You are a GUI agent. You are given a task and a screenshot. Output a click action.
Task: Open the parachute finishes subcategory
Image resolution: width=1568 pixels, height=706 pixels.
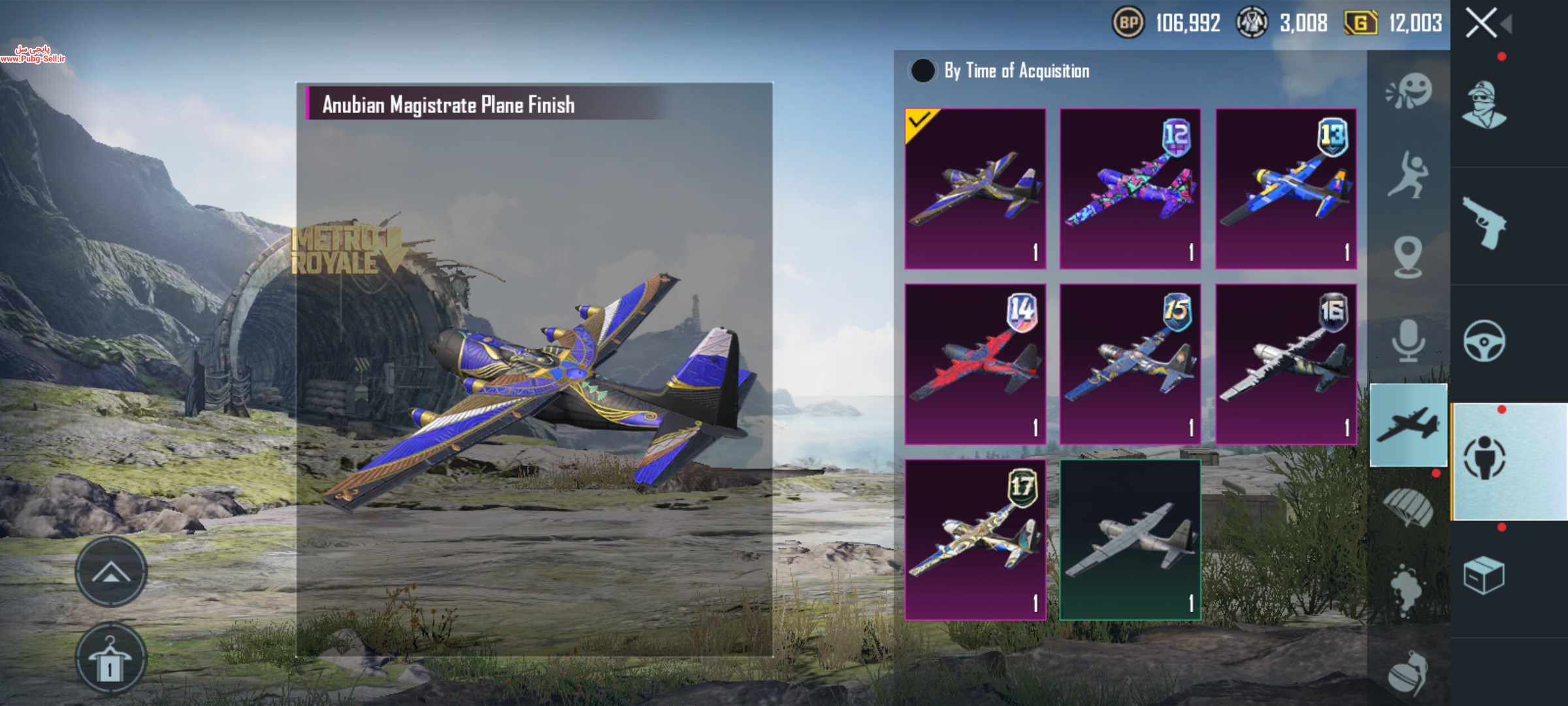coord(1409,505)
